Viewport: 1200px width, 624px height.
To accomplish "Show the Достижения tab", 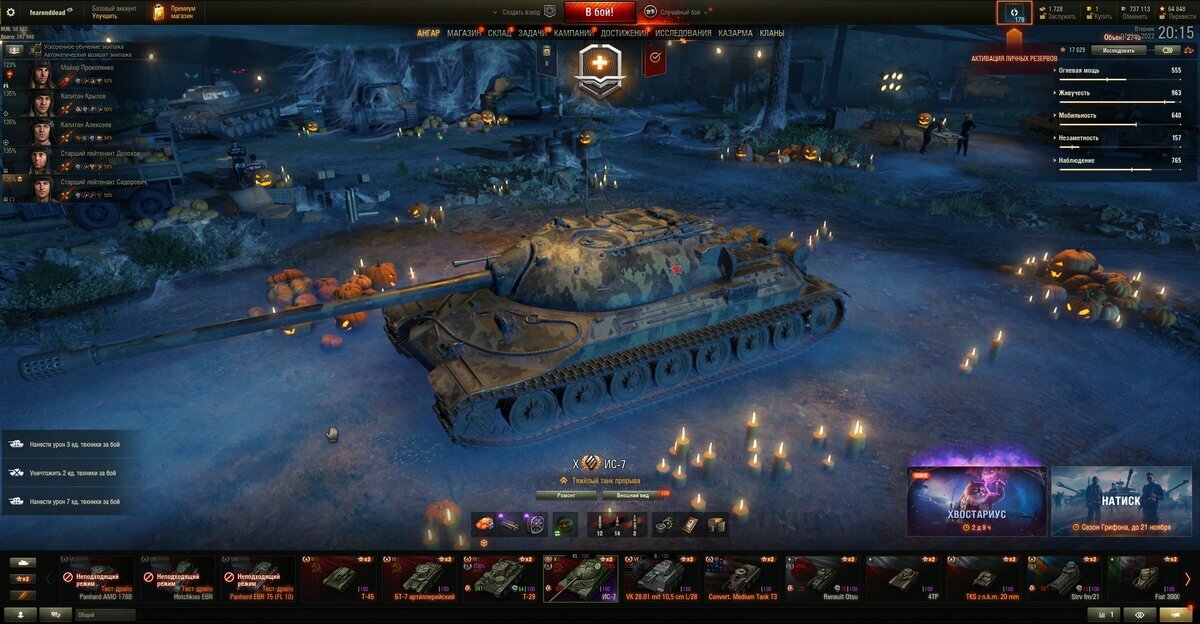I will (625, 33).
